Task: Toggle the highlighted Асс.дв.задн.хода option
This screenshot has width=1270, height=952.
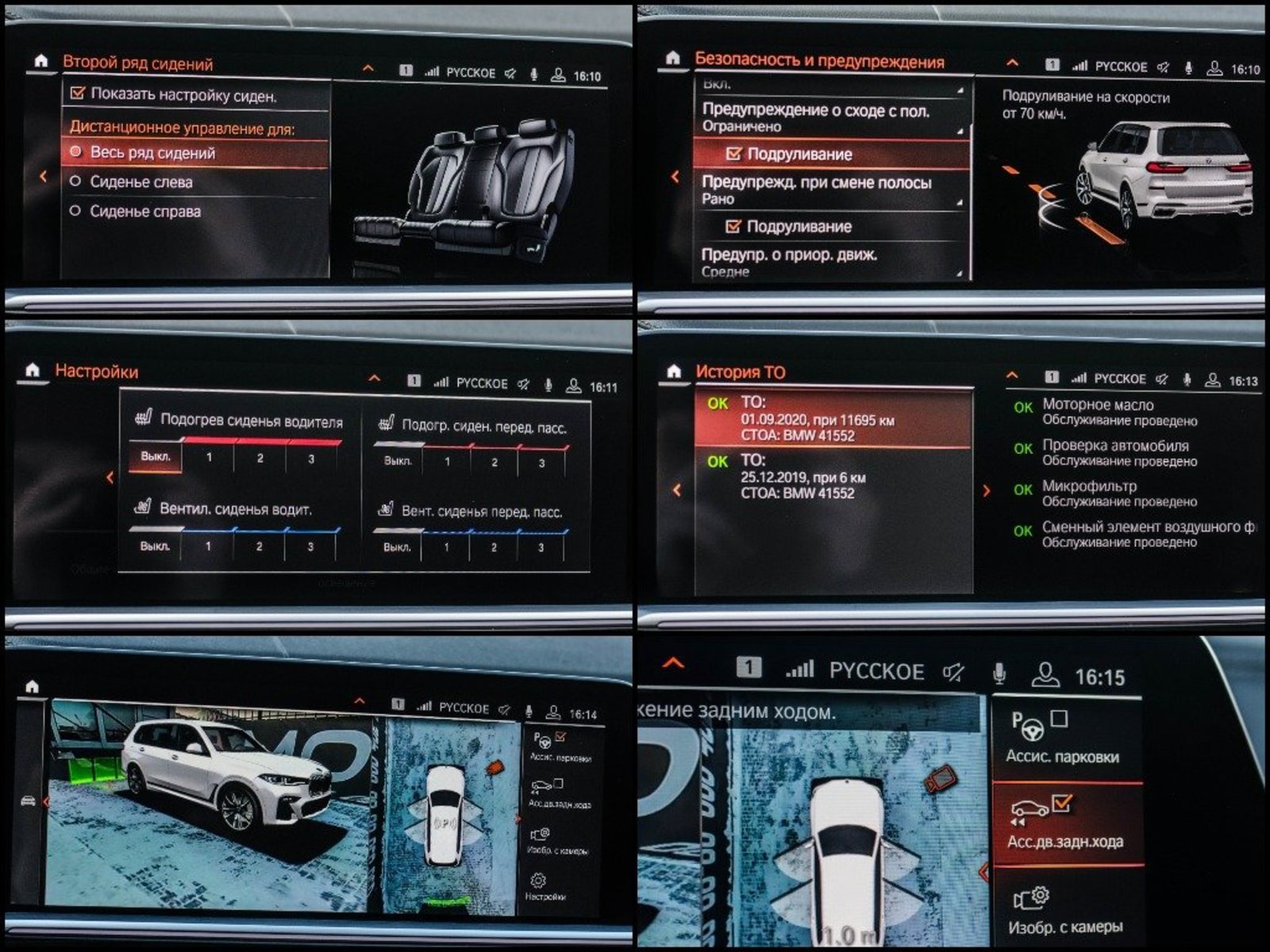Action: [x=1064, y=823]
